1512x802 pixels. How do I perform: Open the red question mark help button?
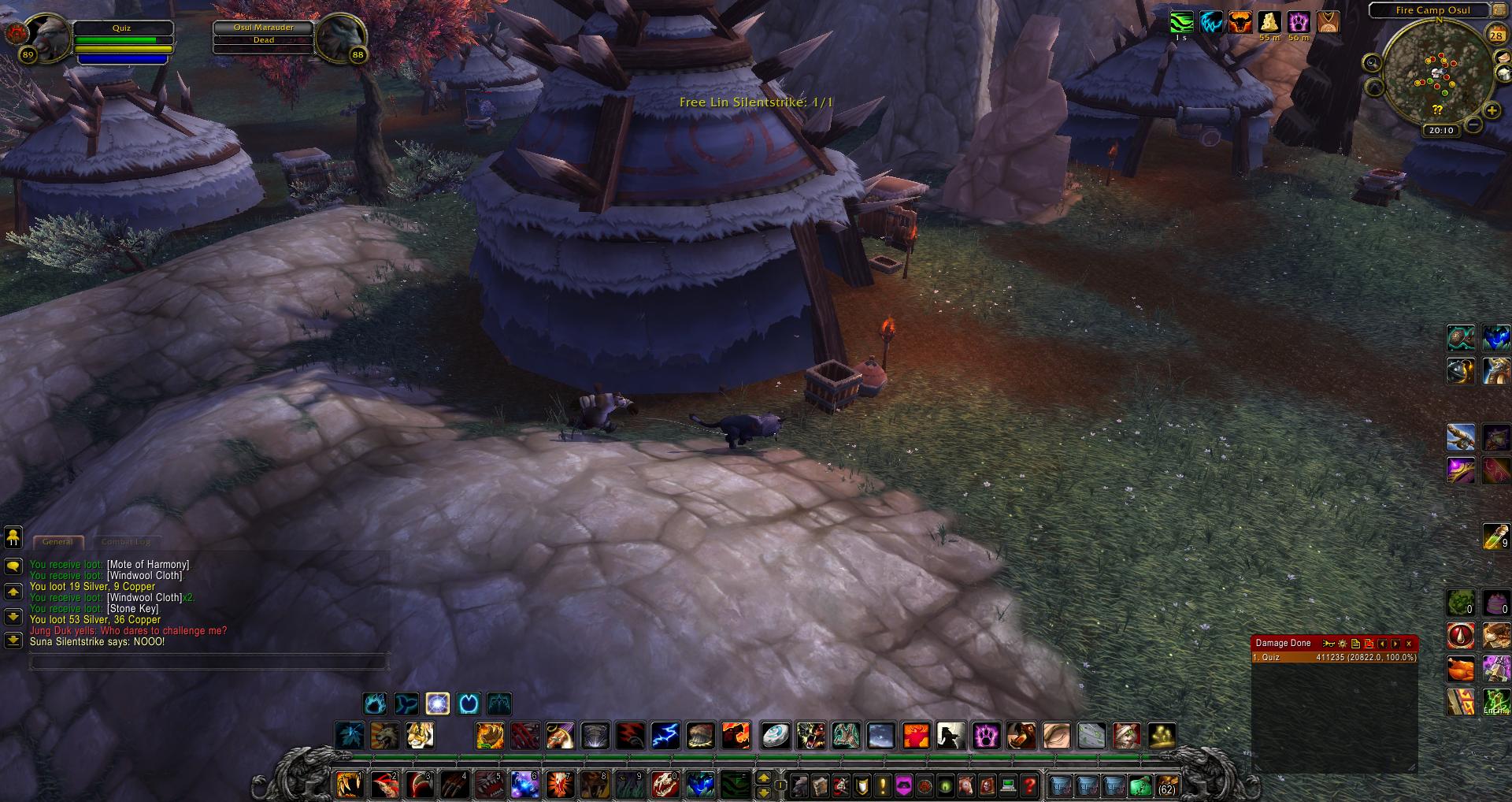point(1029,785)
